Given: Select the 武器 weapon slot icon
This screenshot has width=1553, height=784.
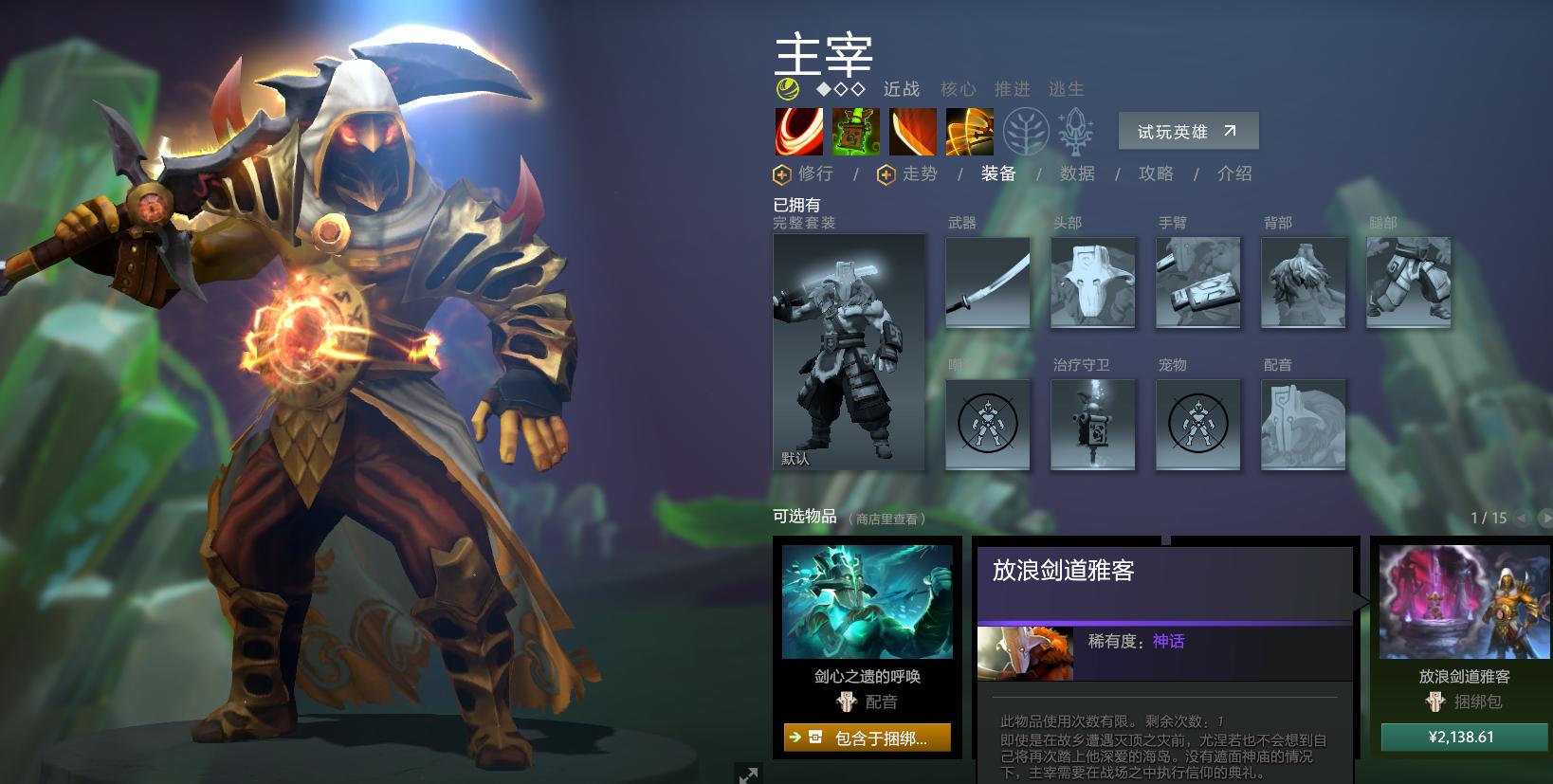Looking at the screenshot, I should [987, 281].
